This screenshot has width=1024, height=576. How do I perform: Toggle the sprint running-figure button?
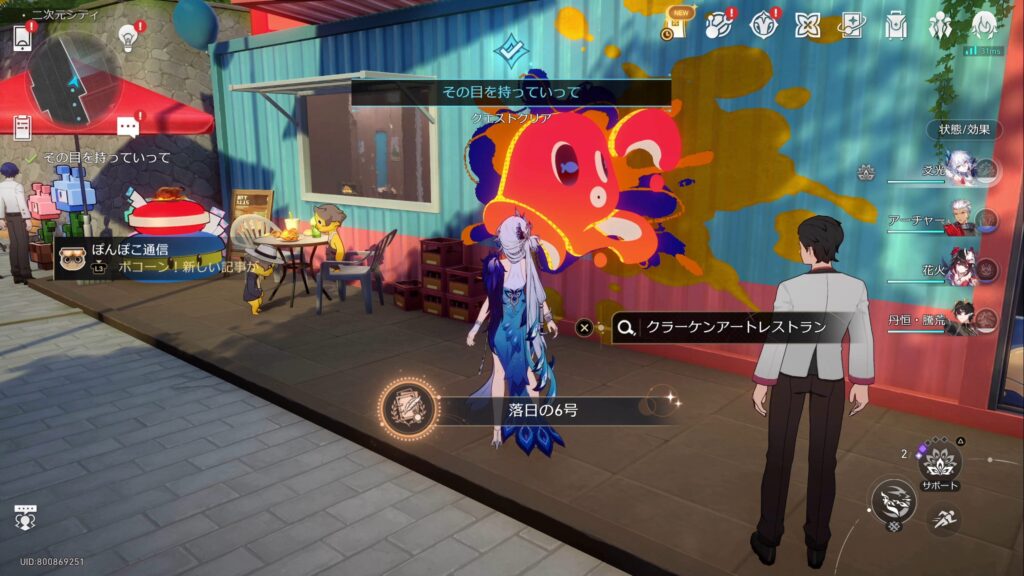tap(944, 519)
